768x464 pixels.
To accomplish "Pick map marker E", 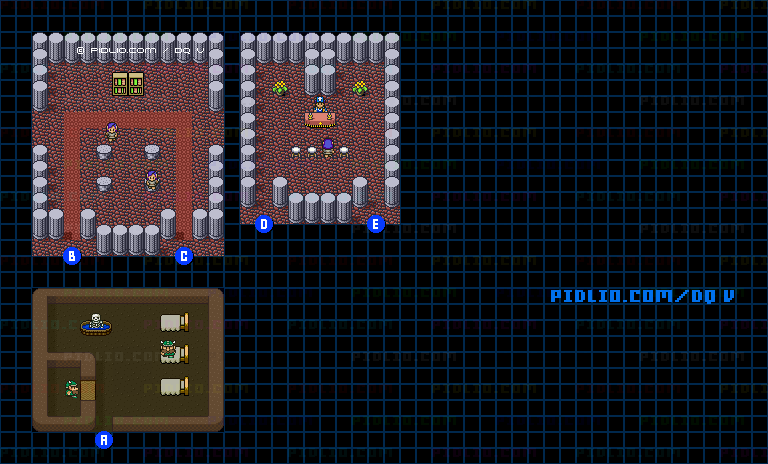I will tap(376, 224).
